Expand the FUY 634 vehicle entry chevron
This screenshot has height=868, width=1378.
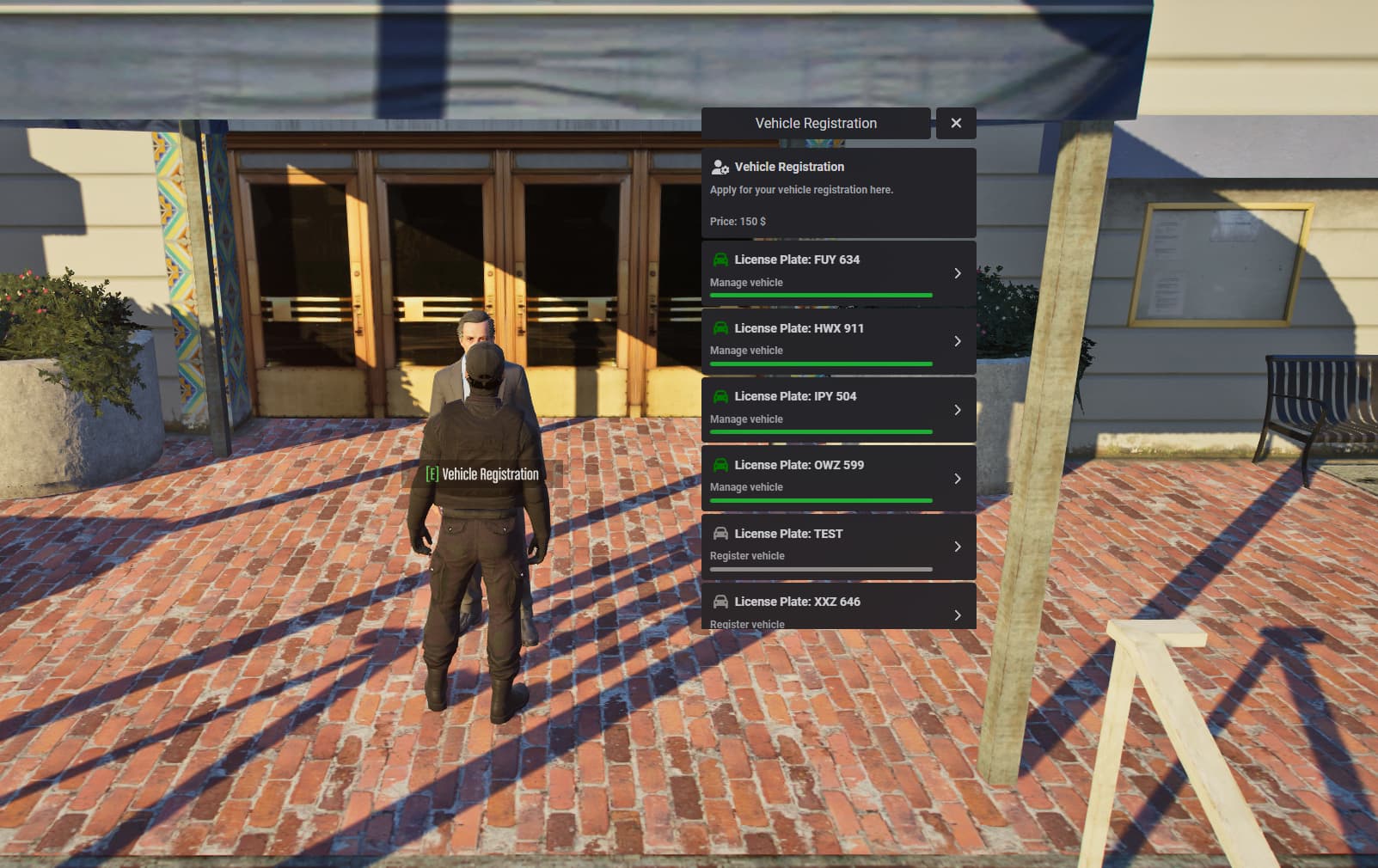tap(958, 272)
